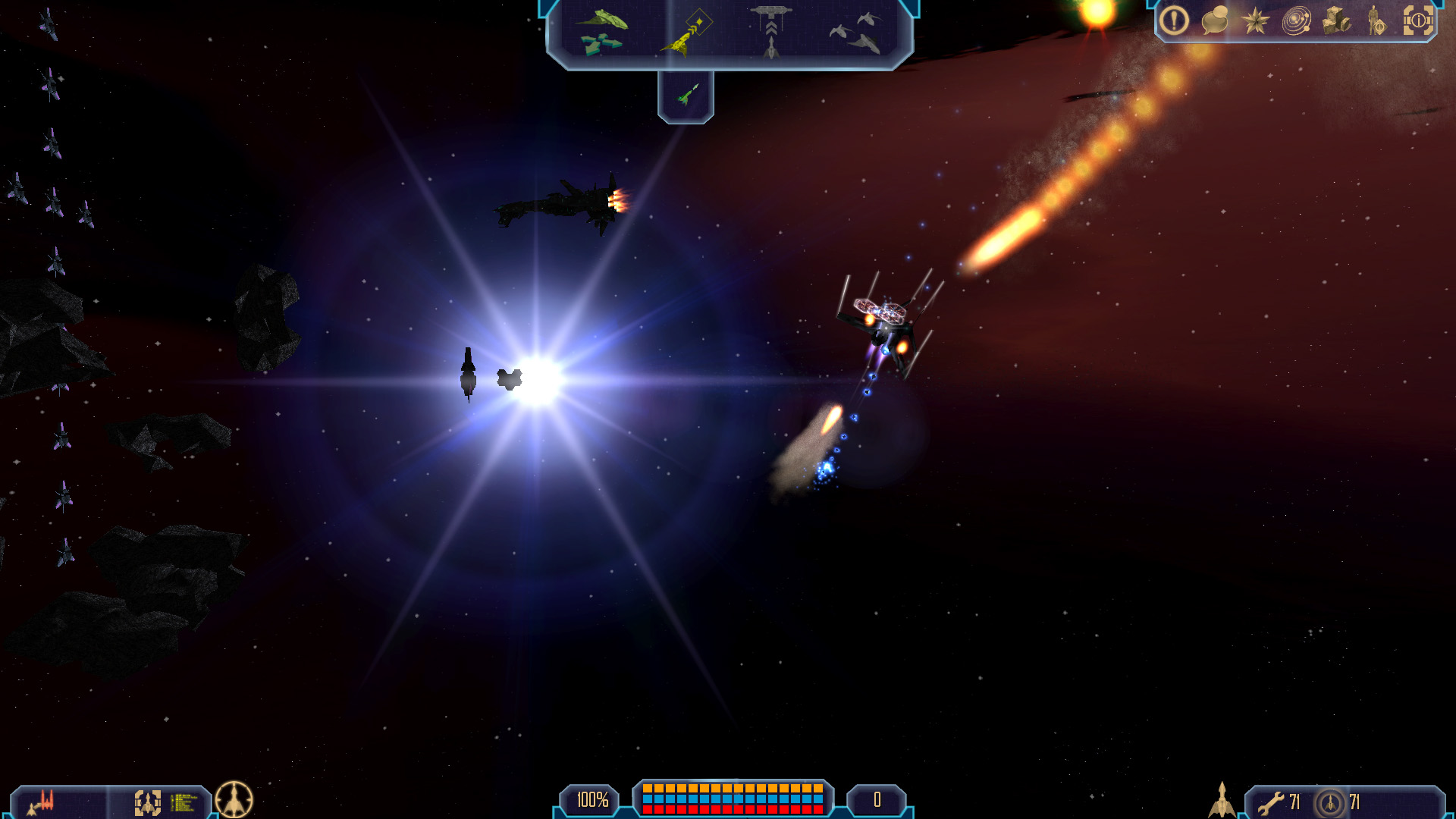This screenshot has height=819, width=1456.
Task: Select the gold ship icon beside repair panel
Action: coord(1222,800)
